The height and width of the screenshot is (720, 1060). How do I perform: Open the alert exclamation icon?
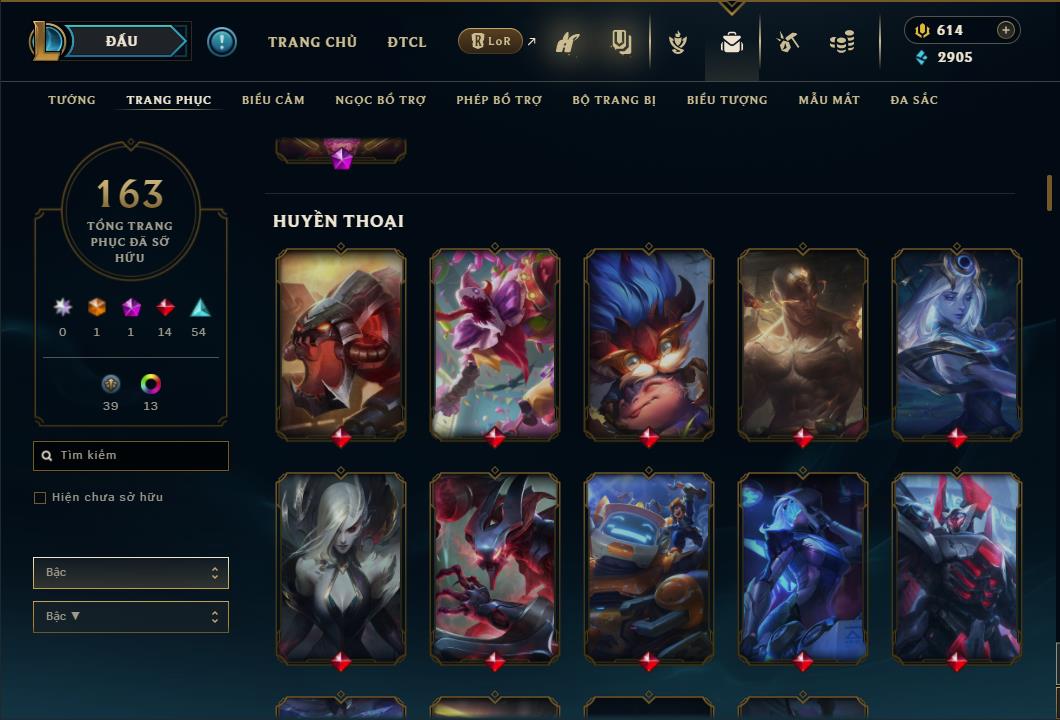click(x=222, y=42)
